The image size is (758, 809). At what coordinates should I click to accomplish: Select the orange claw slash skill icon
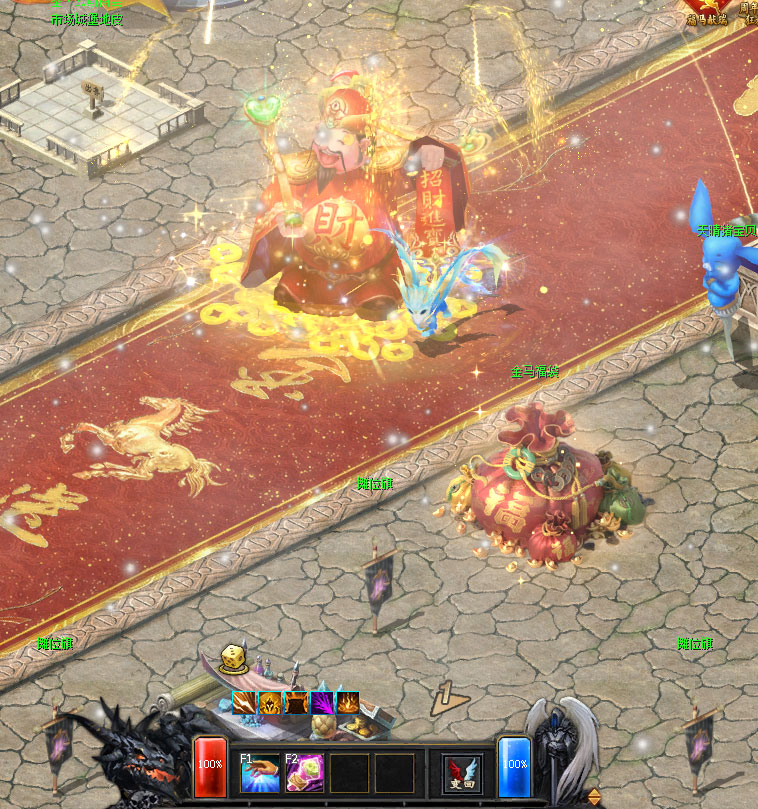pos(244,703)
